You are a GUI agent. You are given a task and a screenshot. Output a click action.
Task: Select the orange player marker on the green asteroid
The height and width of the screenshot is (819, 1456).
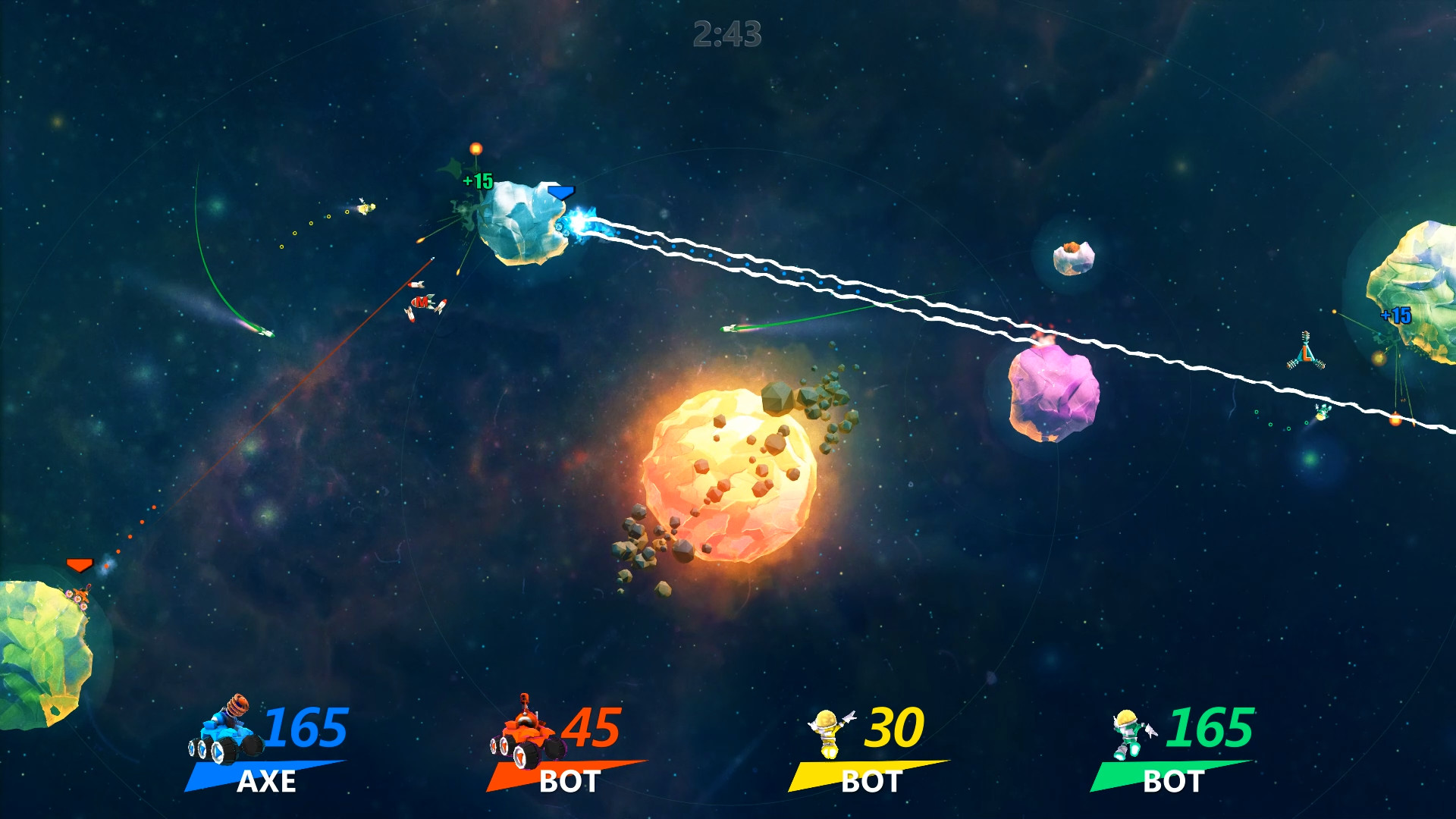point(79,565)
